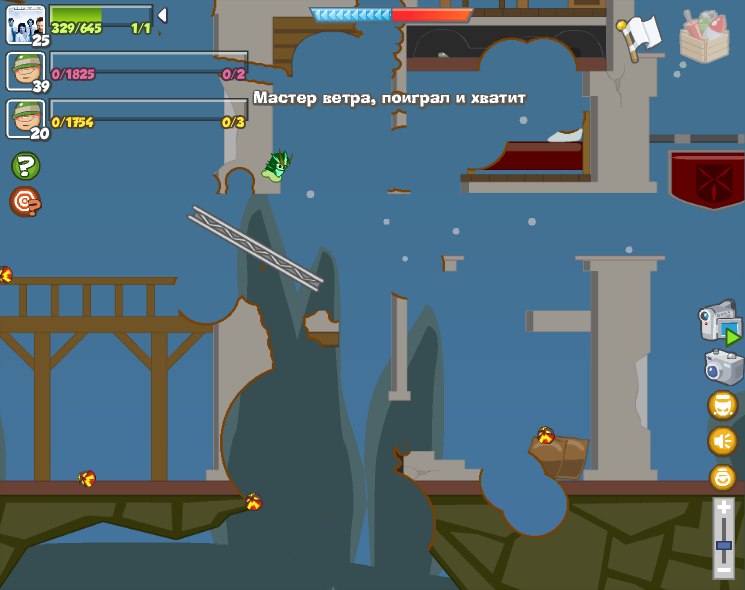Screen dimensions: 745x590
Task: Open help with the green question mark
Action: coord(25,166)
